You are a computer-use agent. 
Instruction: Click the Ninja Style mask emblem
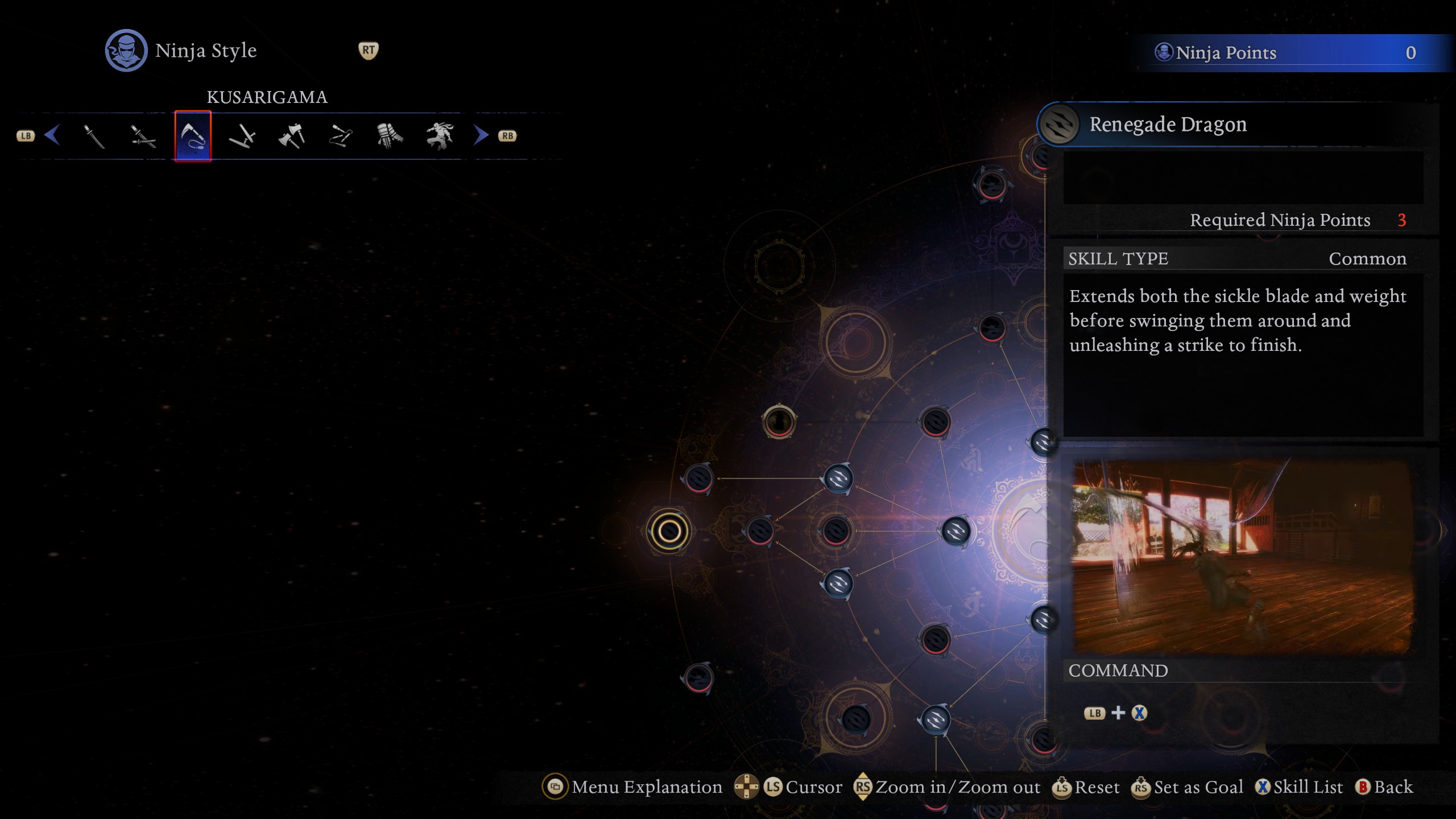(126, 51)
